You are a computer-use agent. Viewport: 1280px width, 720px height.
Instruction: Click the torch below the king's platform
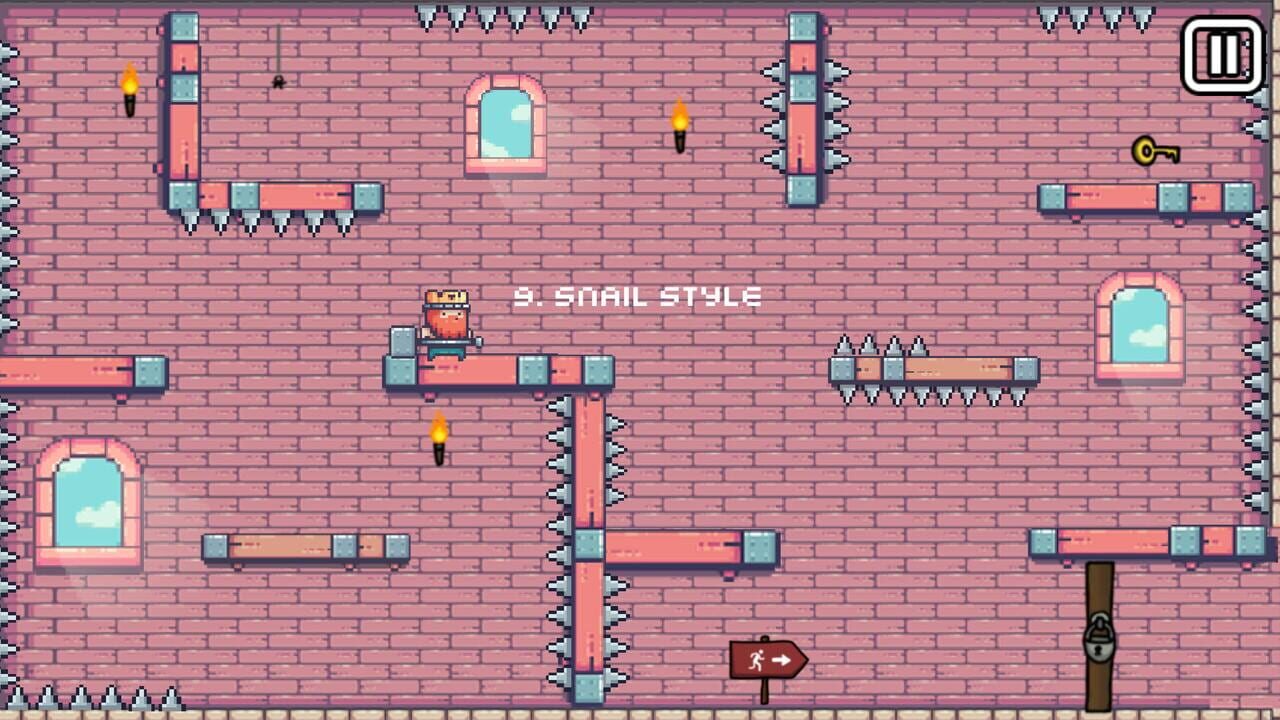440,436
